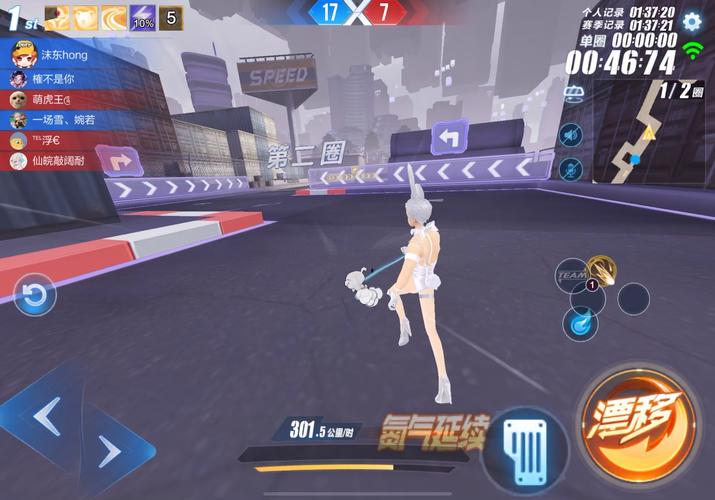
Task: Toggle the muted microphone icon
Action: (x=571, y=168)
